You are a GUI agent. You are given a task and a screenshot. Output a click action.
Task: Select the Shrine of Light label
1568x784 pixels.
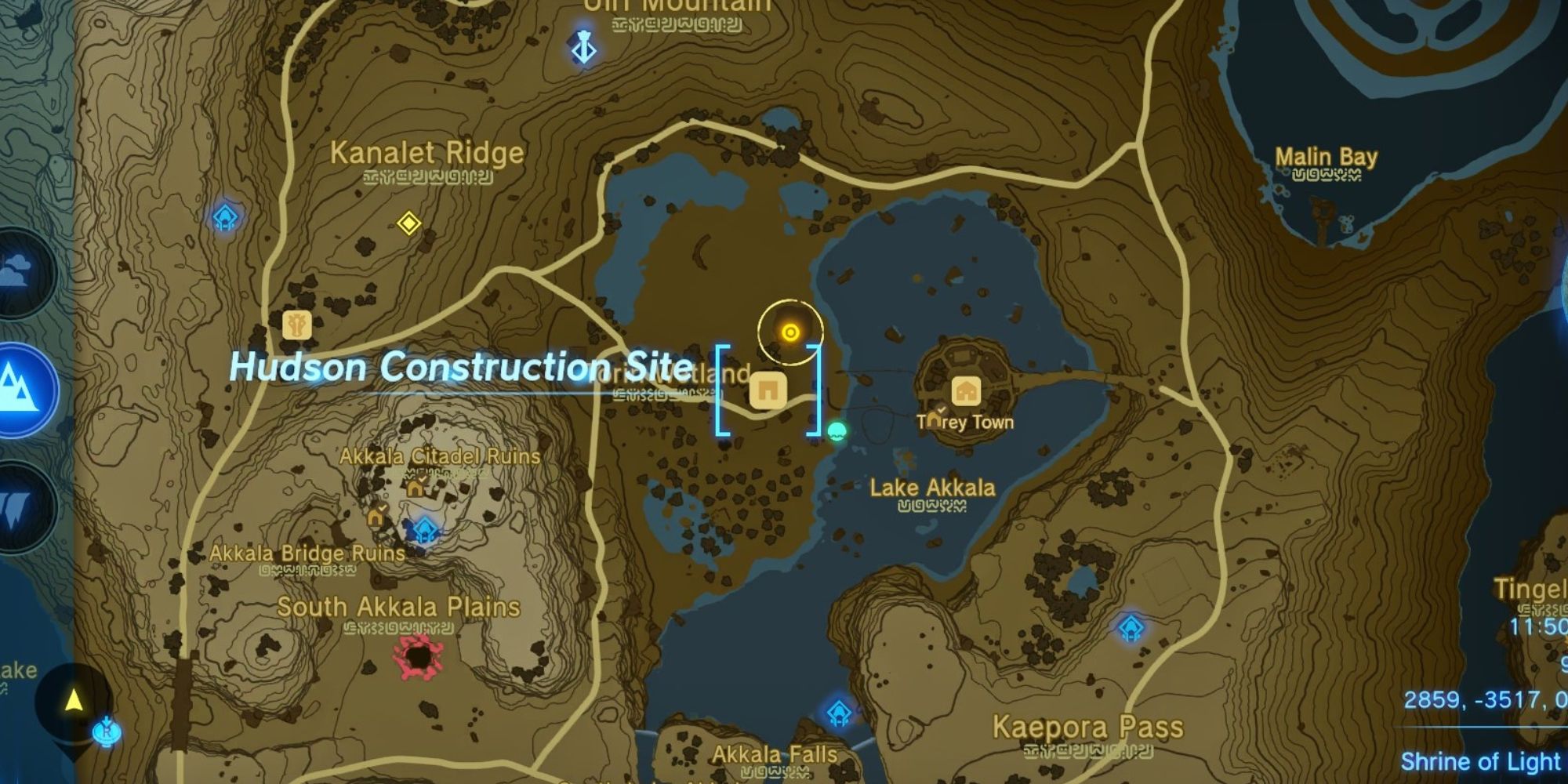[x=1482, y=760]
